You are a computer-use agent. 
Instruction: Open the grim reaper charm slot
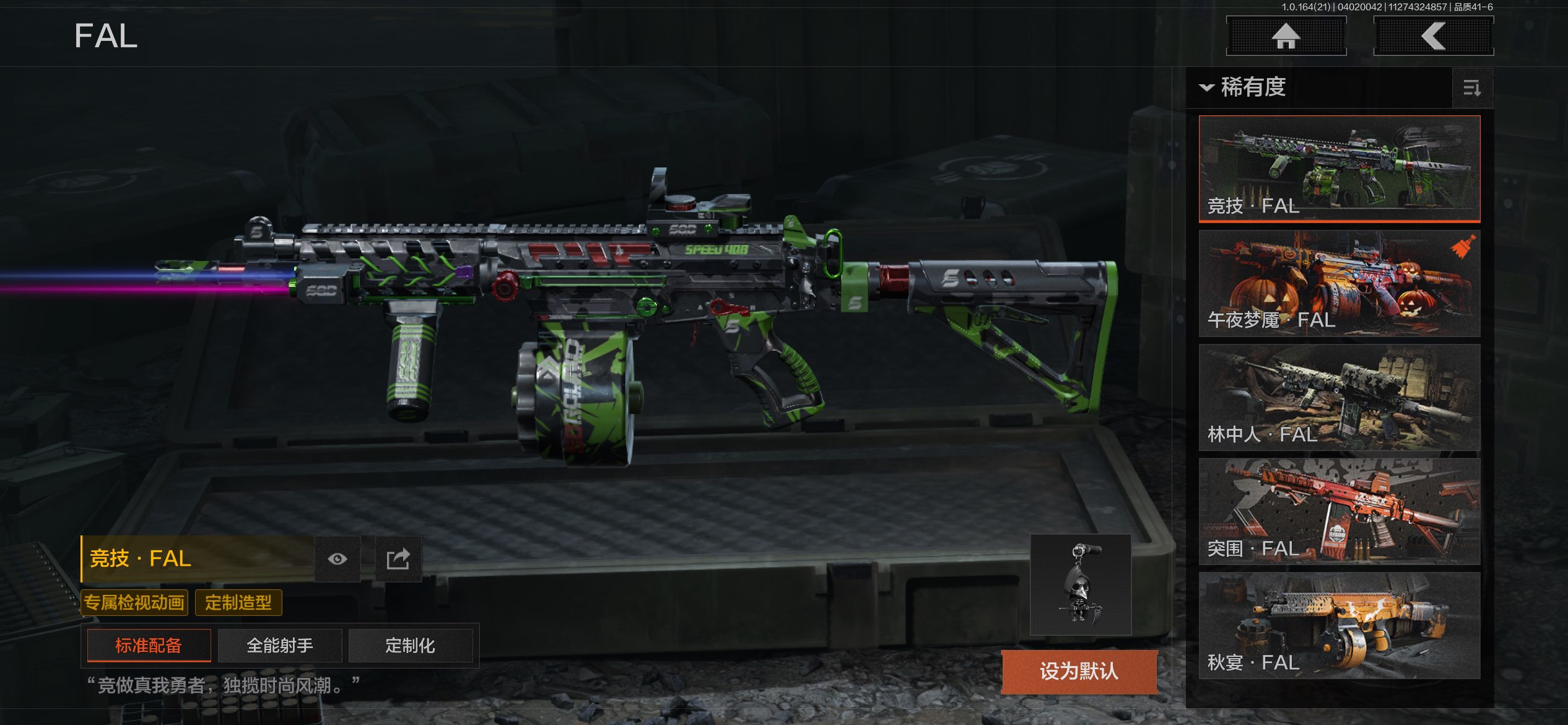[x=1081, y=584]
